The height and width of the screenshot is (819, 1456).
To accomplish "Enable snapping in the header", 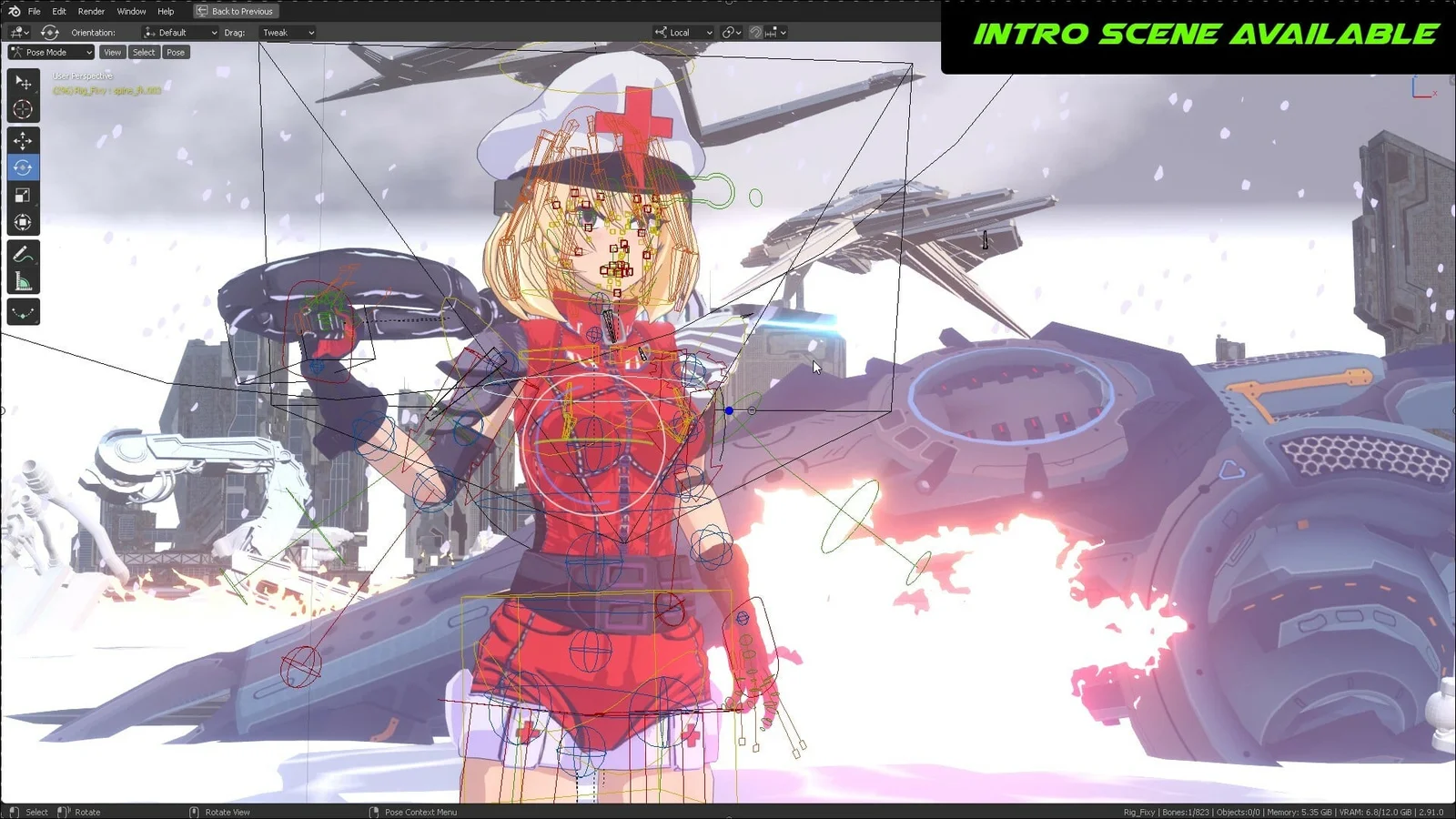I will click(755, 32).
